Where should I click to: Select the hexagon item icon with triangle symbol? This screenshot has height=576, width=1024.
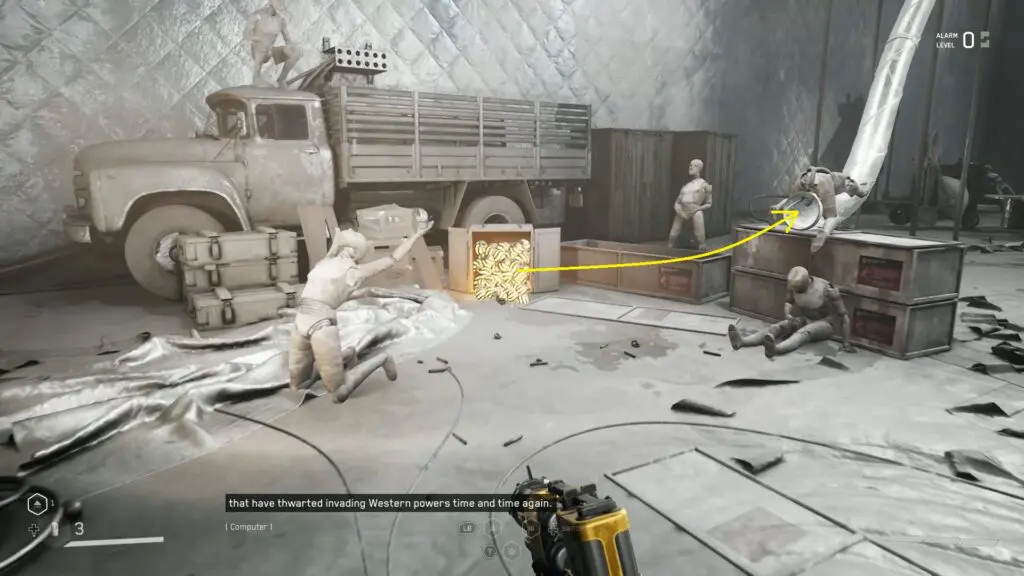click(36, 504)
